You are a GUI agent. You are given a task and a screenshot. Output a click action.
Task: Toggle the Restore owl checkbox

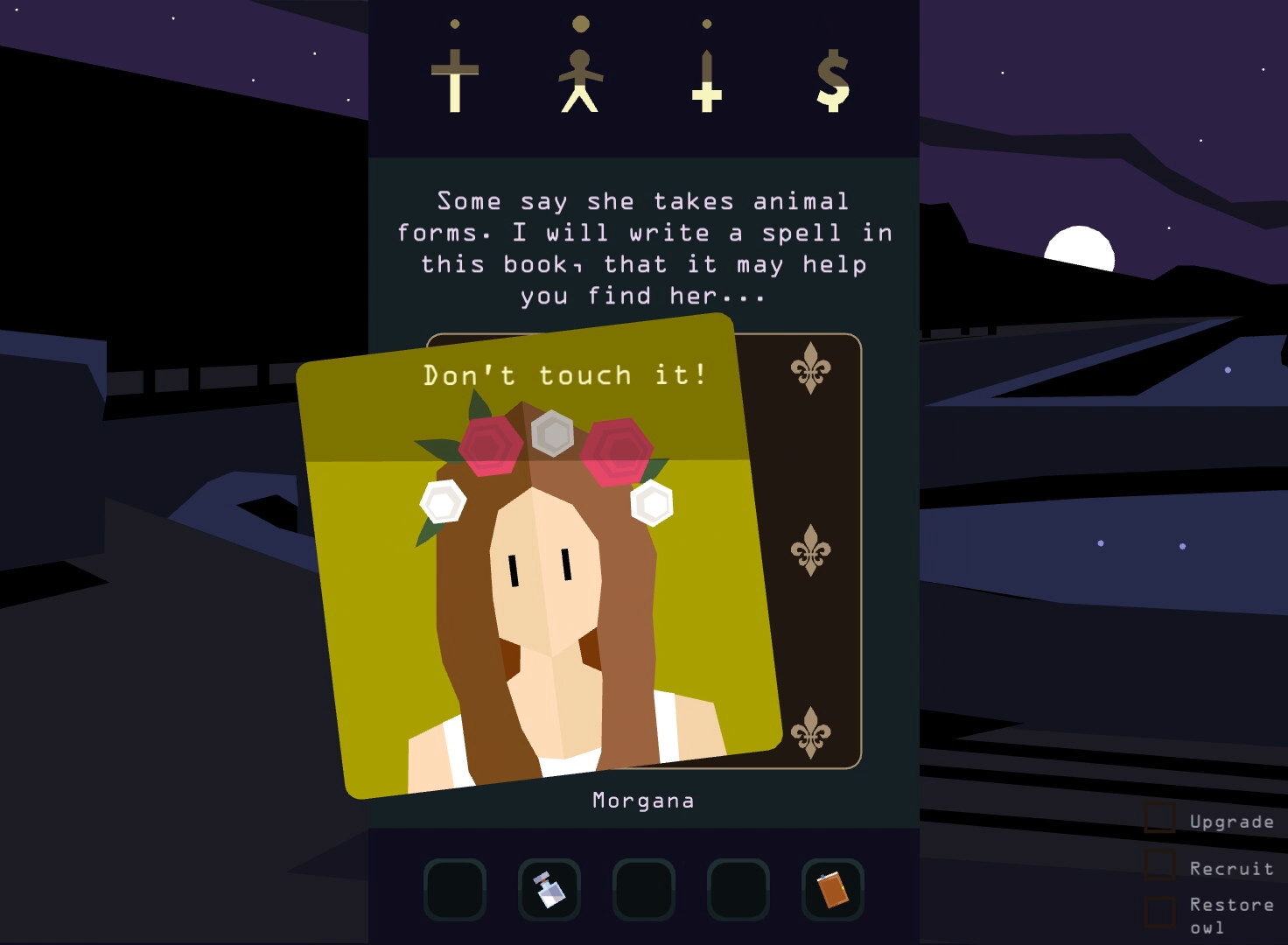tap(1160, 913)
